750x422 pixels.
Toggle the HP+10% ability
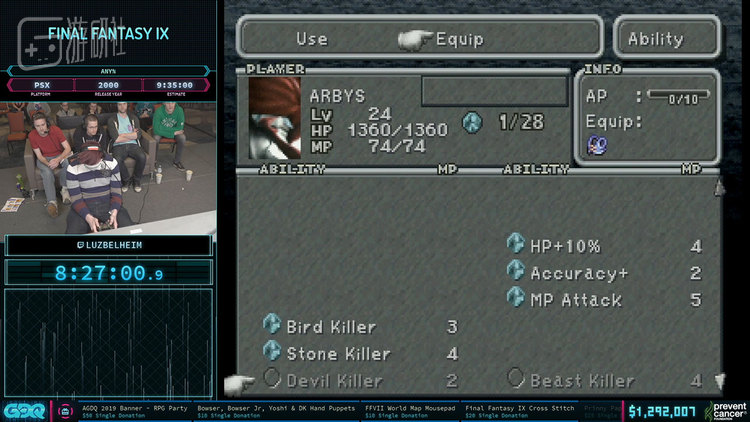[566, 246]
